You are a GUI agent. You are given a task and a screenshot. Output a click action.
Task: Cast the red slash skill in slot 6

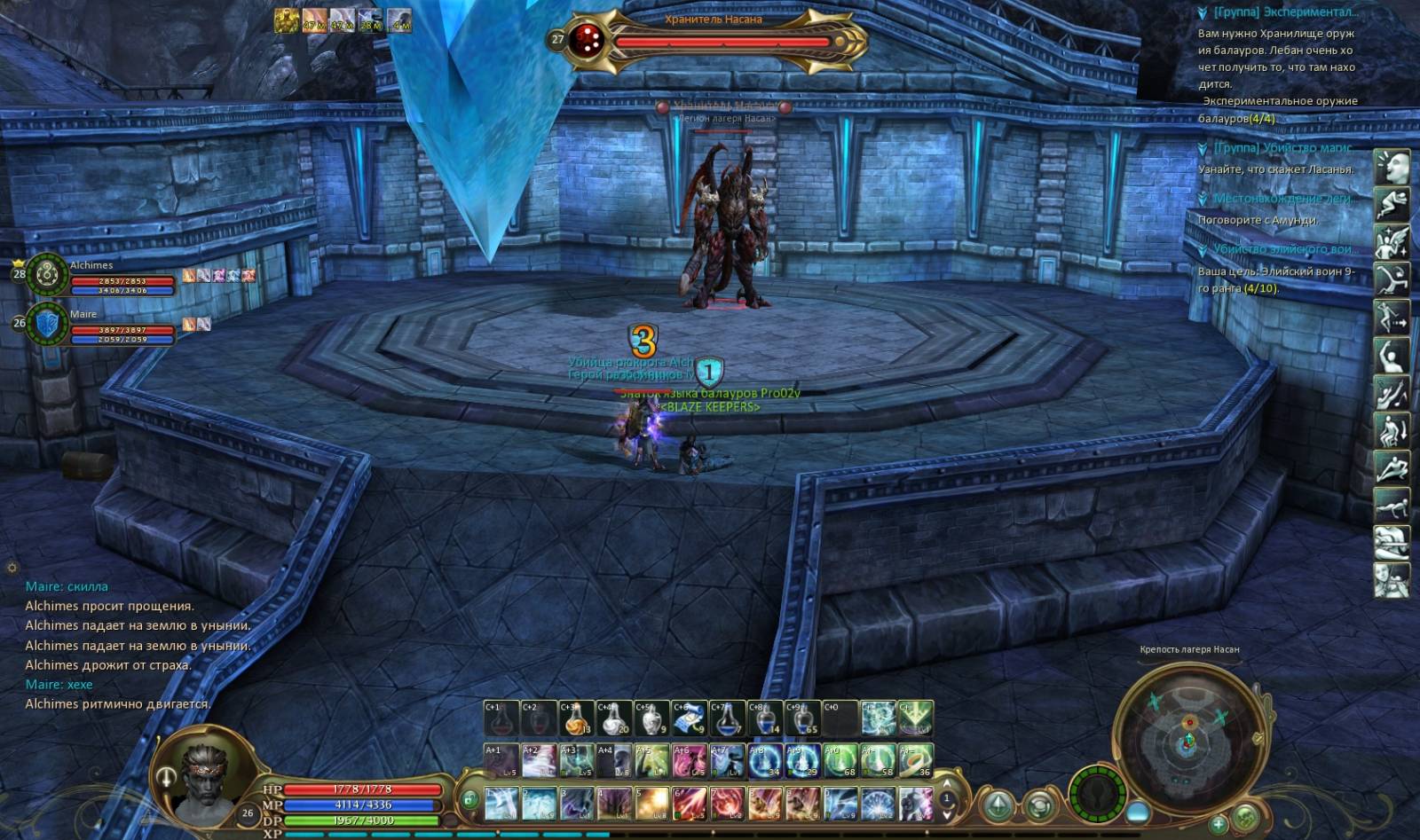688,803
